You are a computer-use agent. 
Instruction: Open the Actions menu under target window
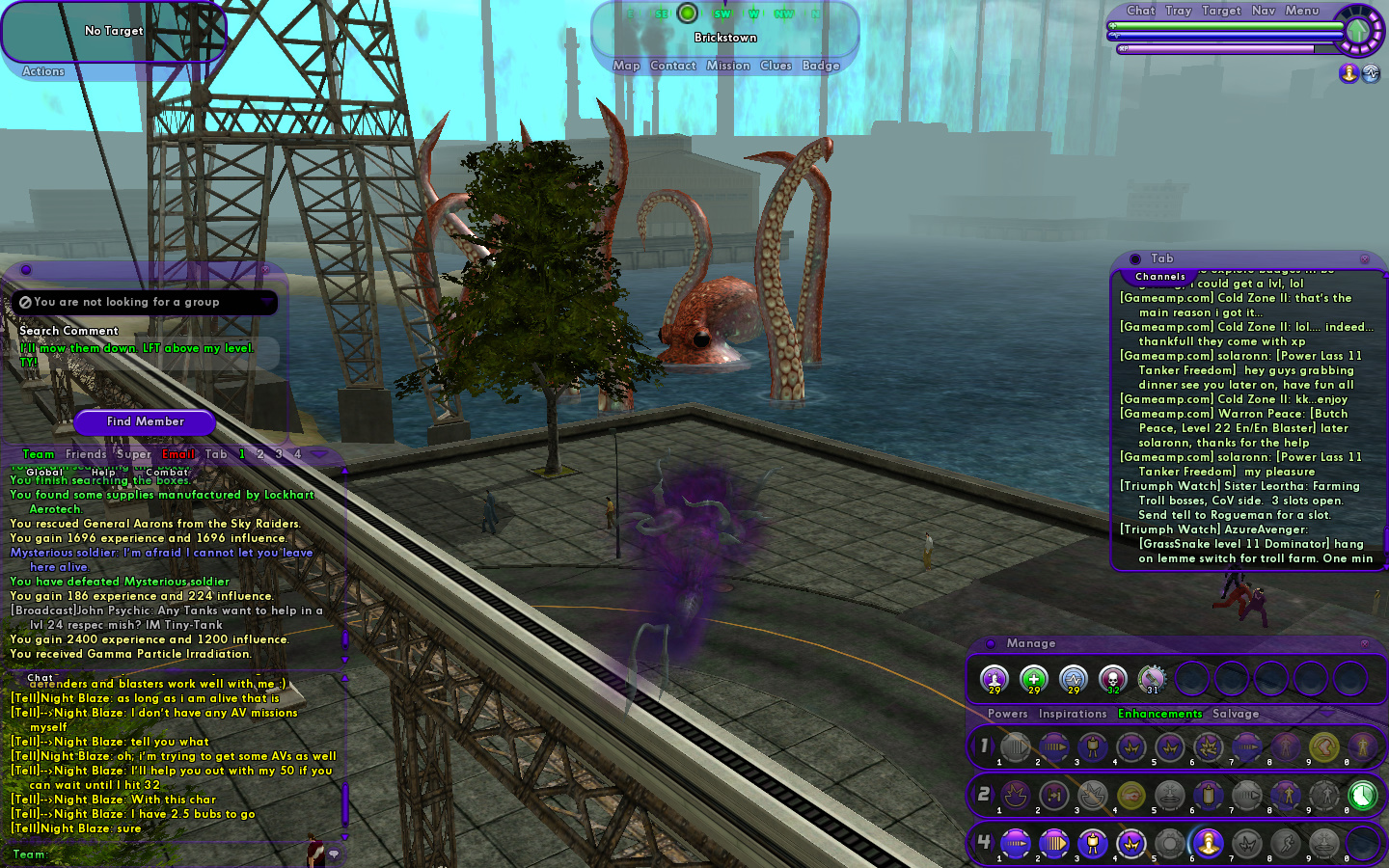tap(43, 71)
